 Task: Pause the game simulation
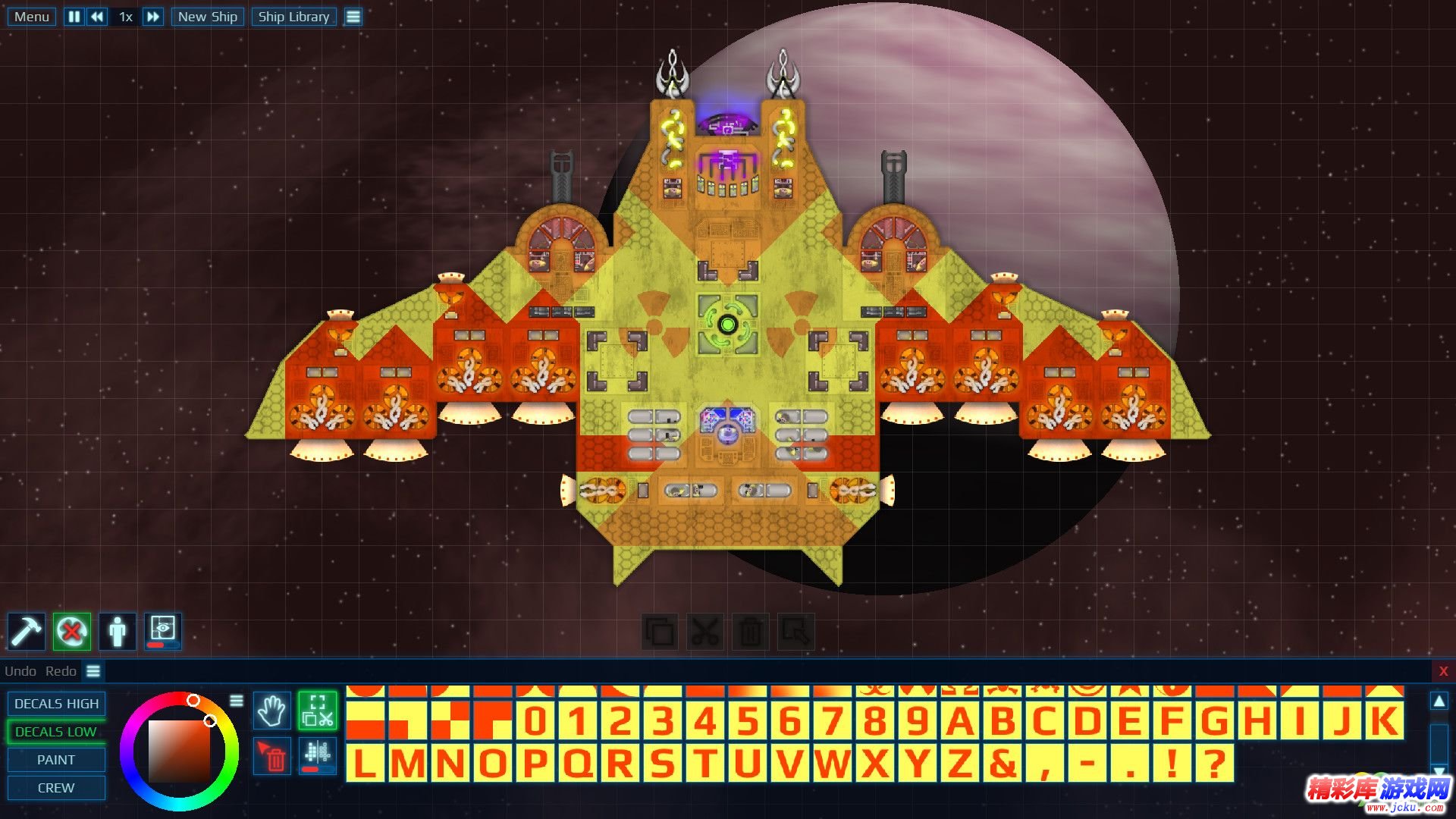[74, 17]
